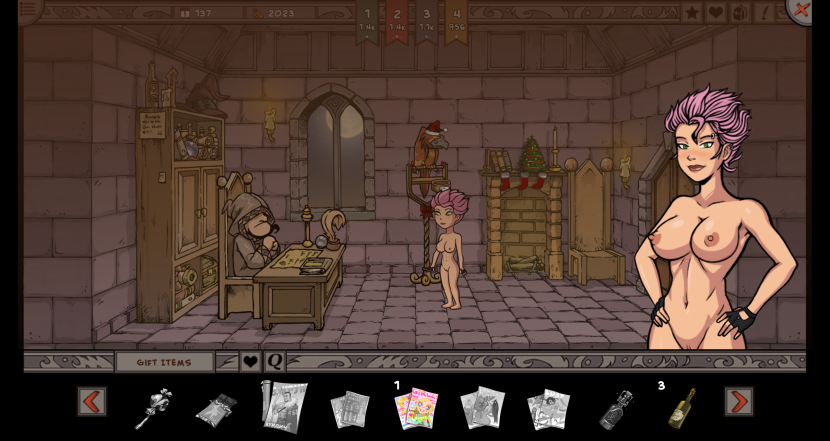This screenshot has height=441, width=830.
Task: Select the dark potion bottle item
Action: click(x=616, y=409)
